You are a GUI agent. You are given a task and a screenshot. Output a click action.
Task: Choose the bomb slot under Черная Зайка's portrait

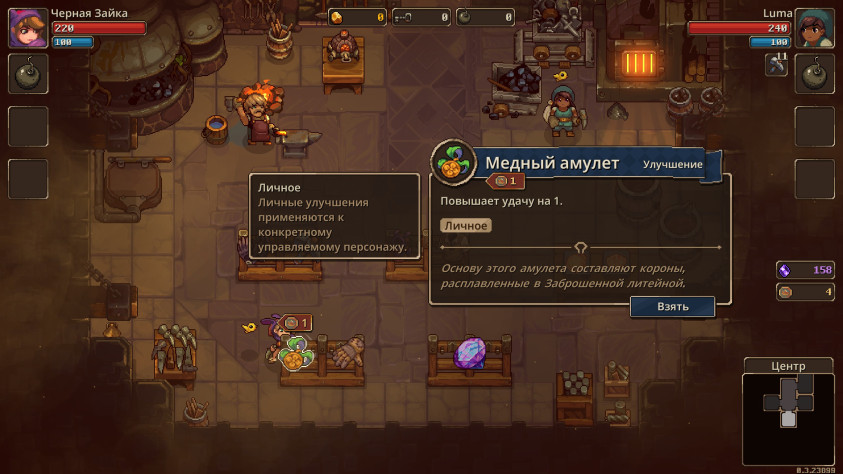coord(26,74)
